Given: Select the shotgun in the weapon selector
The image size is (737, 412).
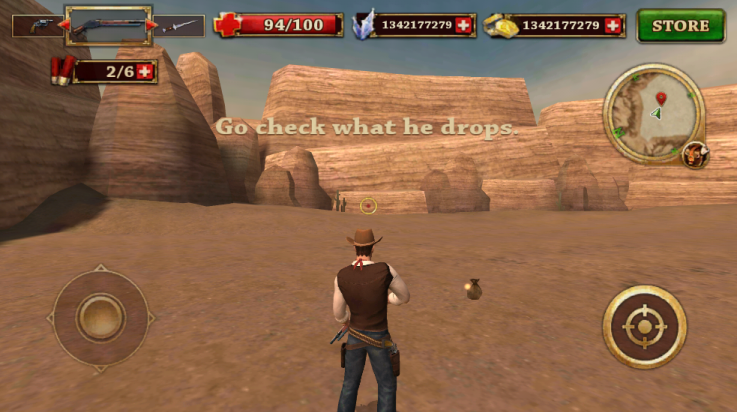Looking at the screenshot, I should (x=108, y=25).
